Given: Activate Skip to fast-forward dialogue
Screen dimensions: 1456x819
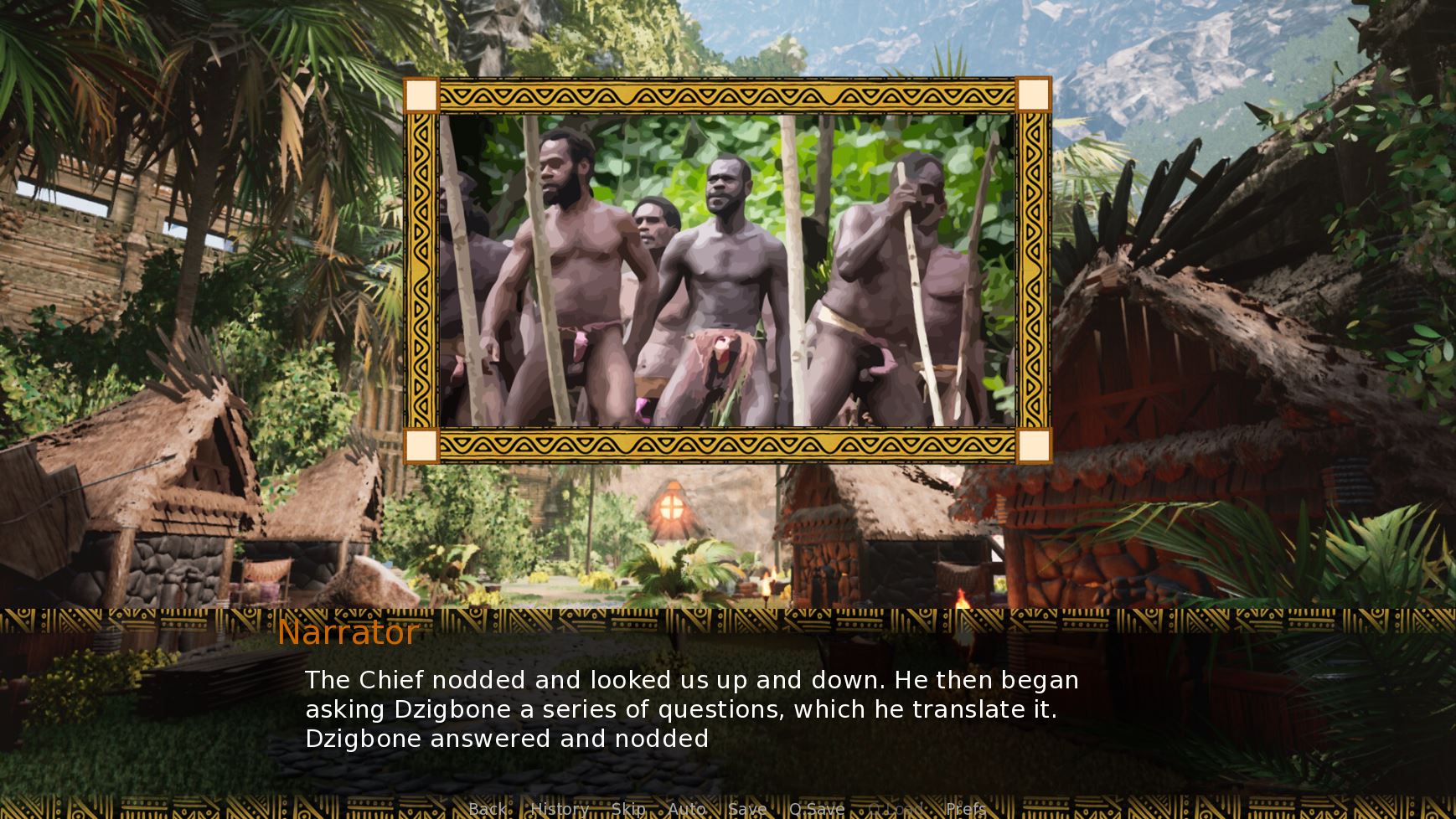Looking at the screenshot, I should tap(628, 809).
